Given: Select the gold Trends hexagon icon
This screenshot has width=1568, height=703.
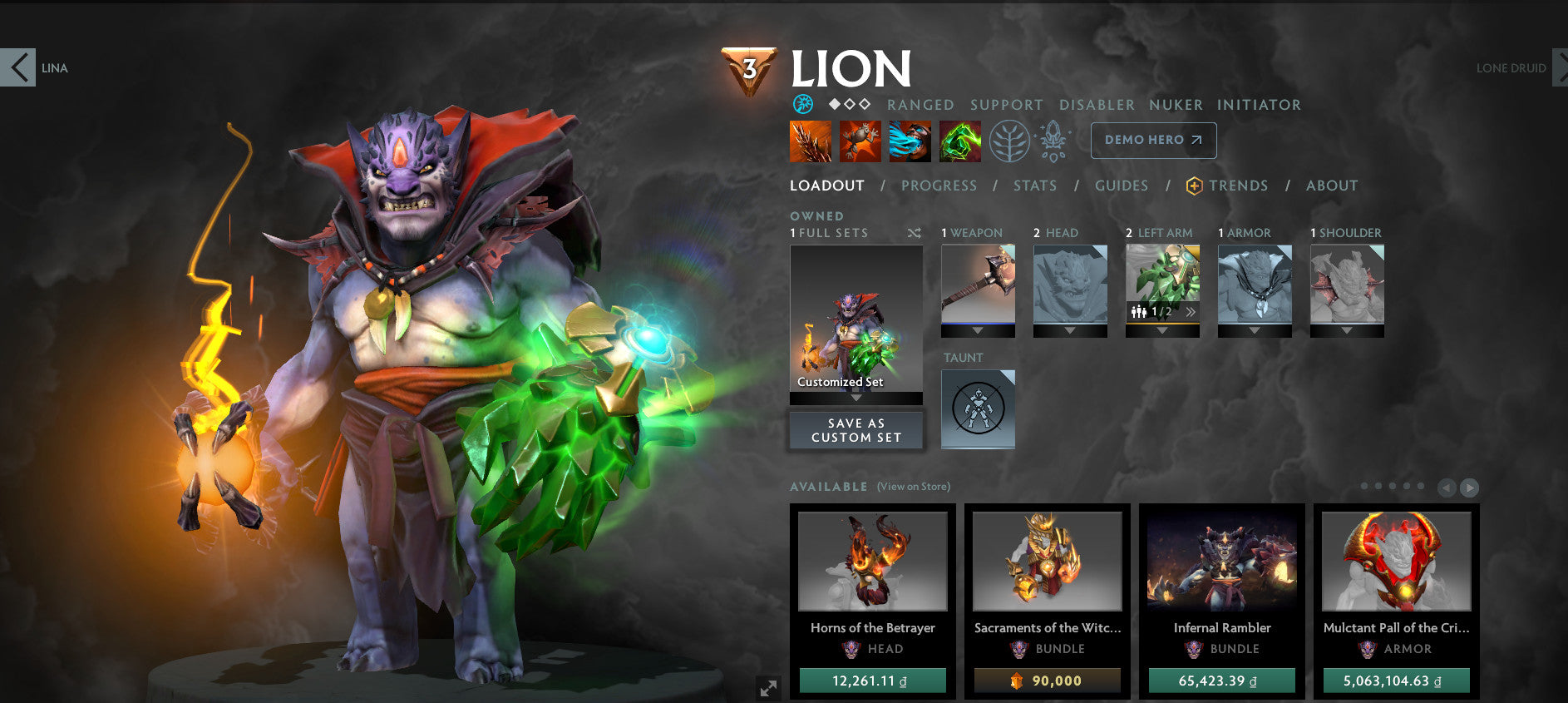Looking at the screenshot, I should tap(1192, 186).
